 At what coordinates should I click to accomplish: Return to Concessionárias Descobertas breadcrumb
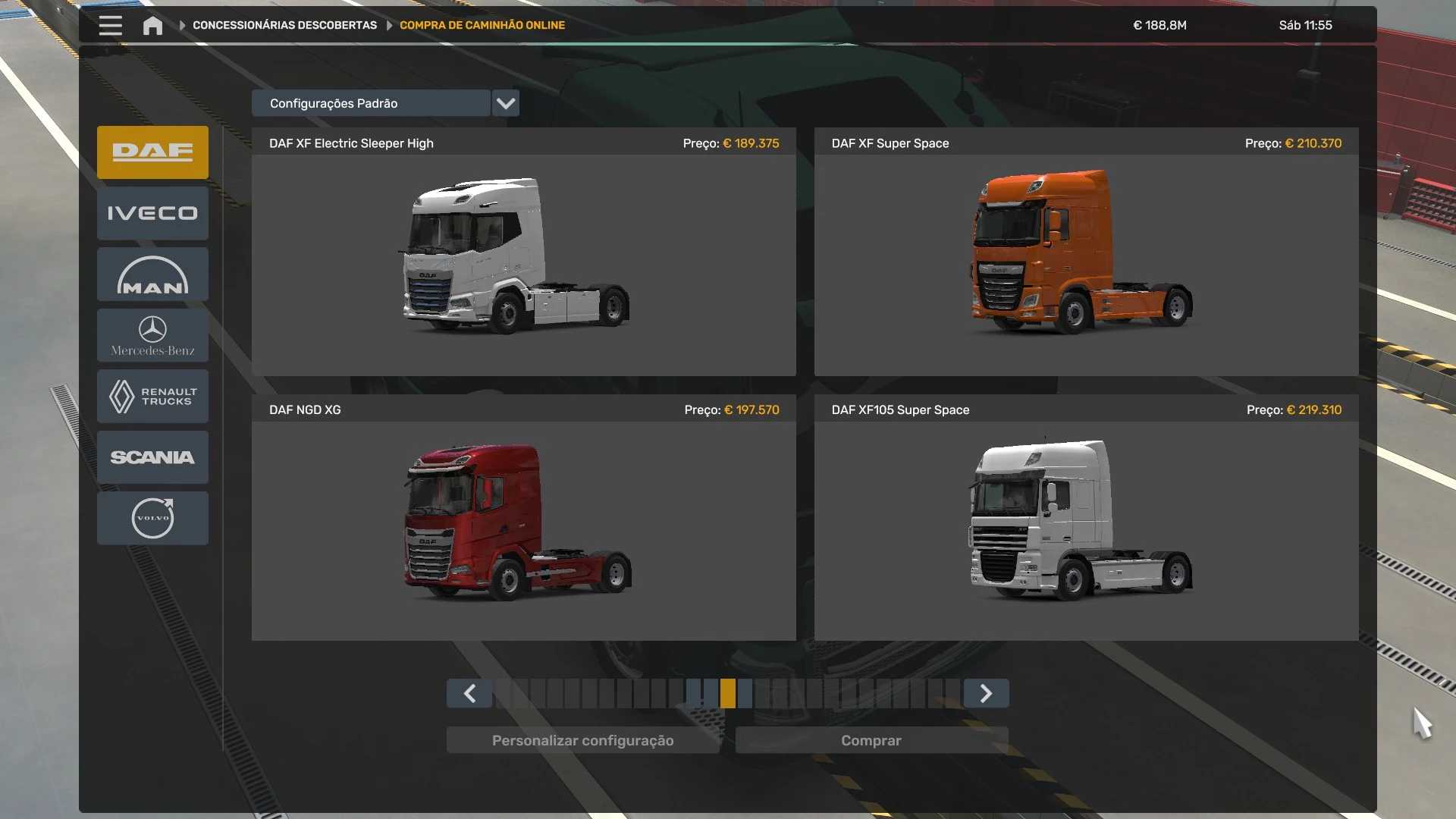[x=284, y=25]
